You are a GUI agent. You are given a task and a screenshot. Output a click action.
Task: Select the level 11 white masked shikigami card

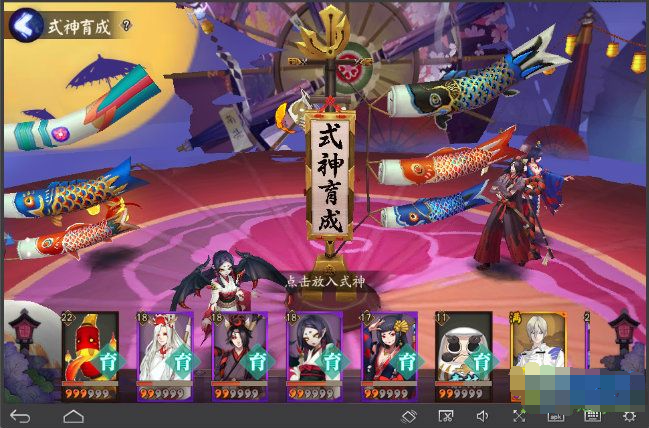[464, 352]
